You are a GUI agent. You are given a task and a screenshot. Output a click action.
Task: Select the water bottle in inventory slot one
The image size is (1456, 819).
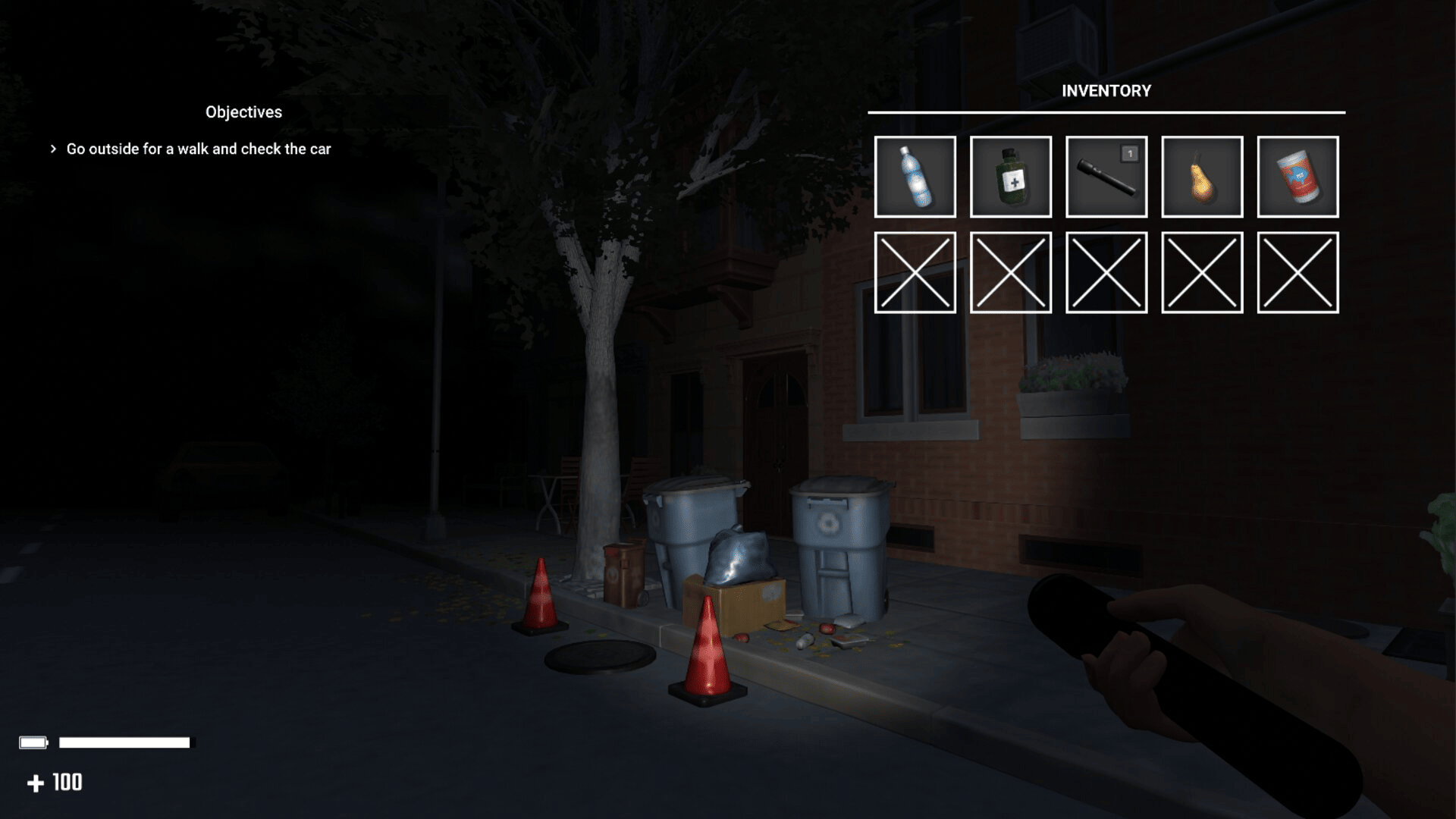coord(915,177)
